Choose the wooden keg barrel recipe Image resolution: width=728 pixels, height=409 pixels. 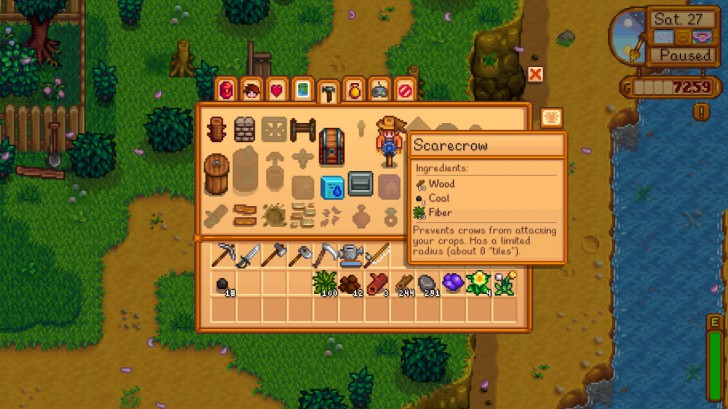[x=216, y=174]
